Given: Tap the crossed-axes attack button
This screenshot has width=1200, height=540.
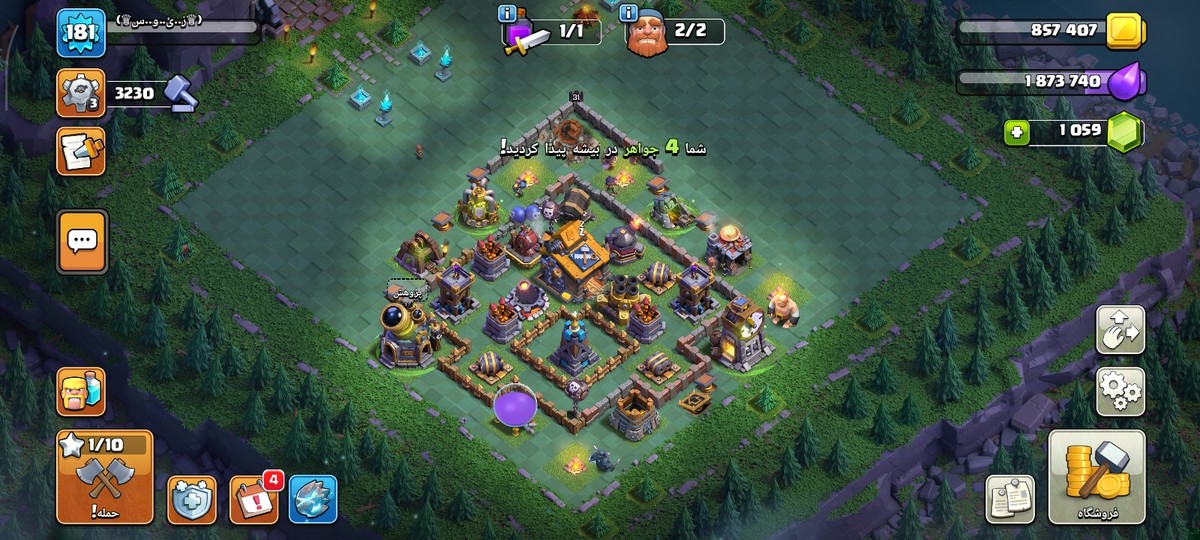Looking at the screenshot, I should coord(105,477).
